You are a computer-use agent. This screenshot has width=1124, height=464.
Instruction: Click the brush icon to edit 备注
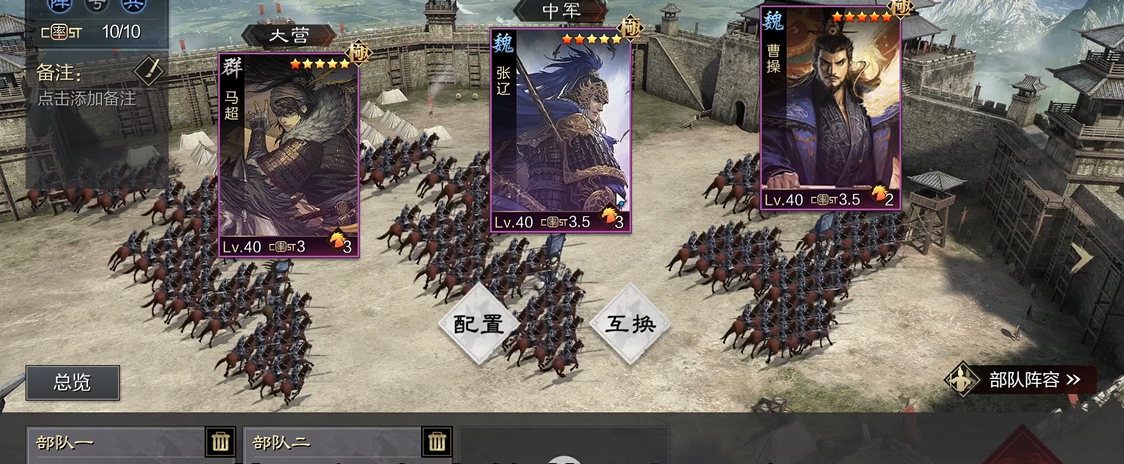coord(148,70)
